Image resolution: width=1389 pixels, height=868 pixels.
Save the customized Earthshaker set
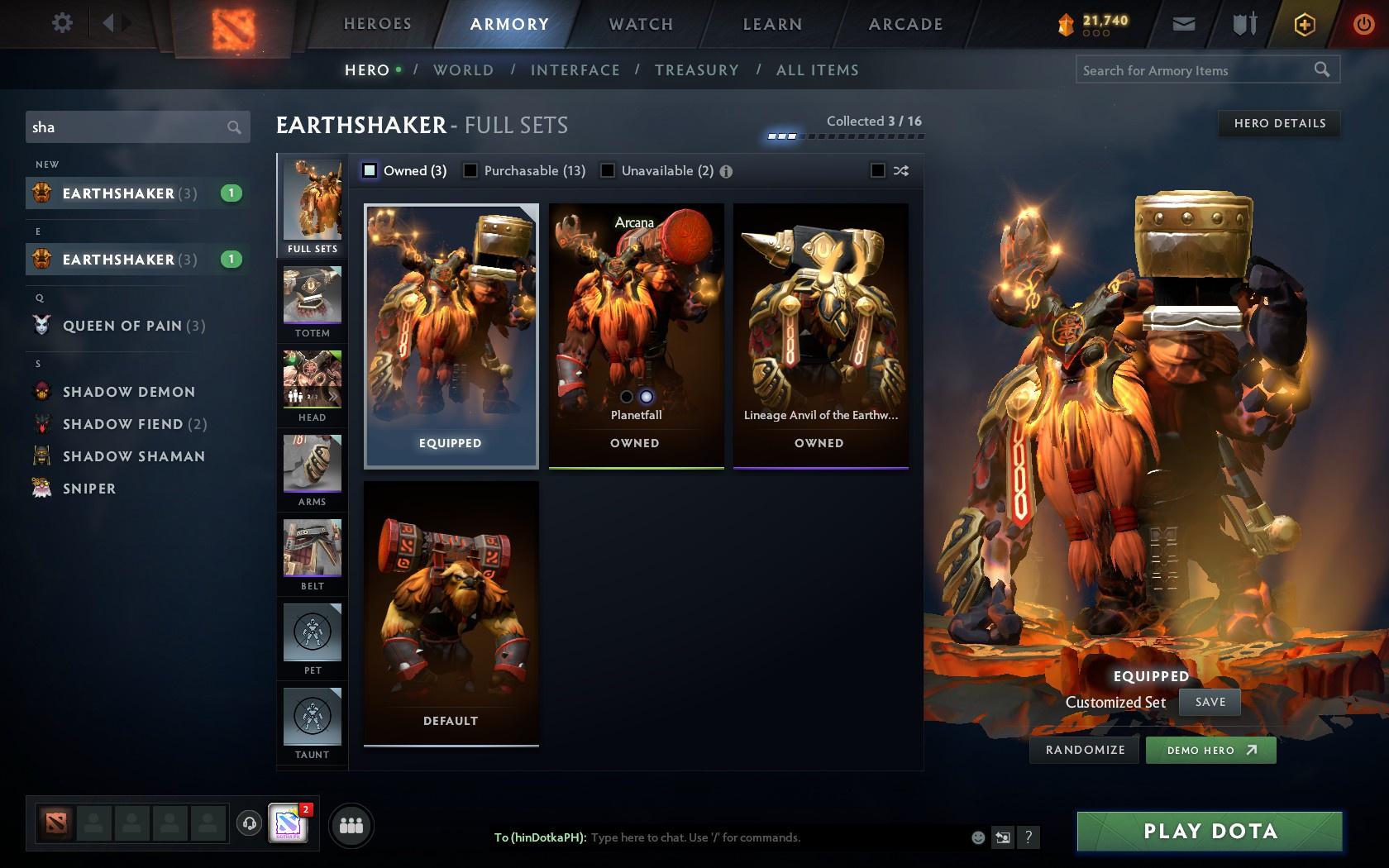1209,701
